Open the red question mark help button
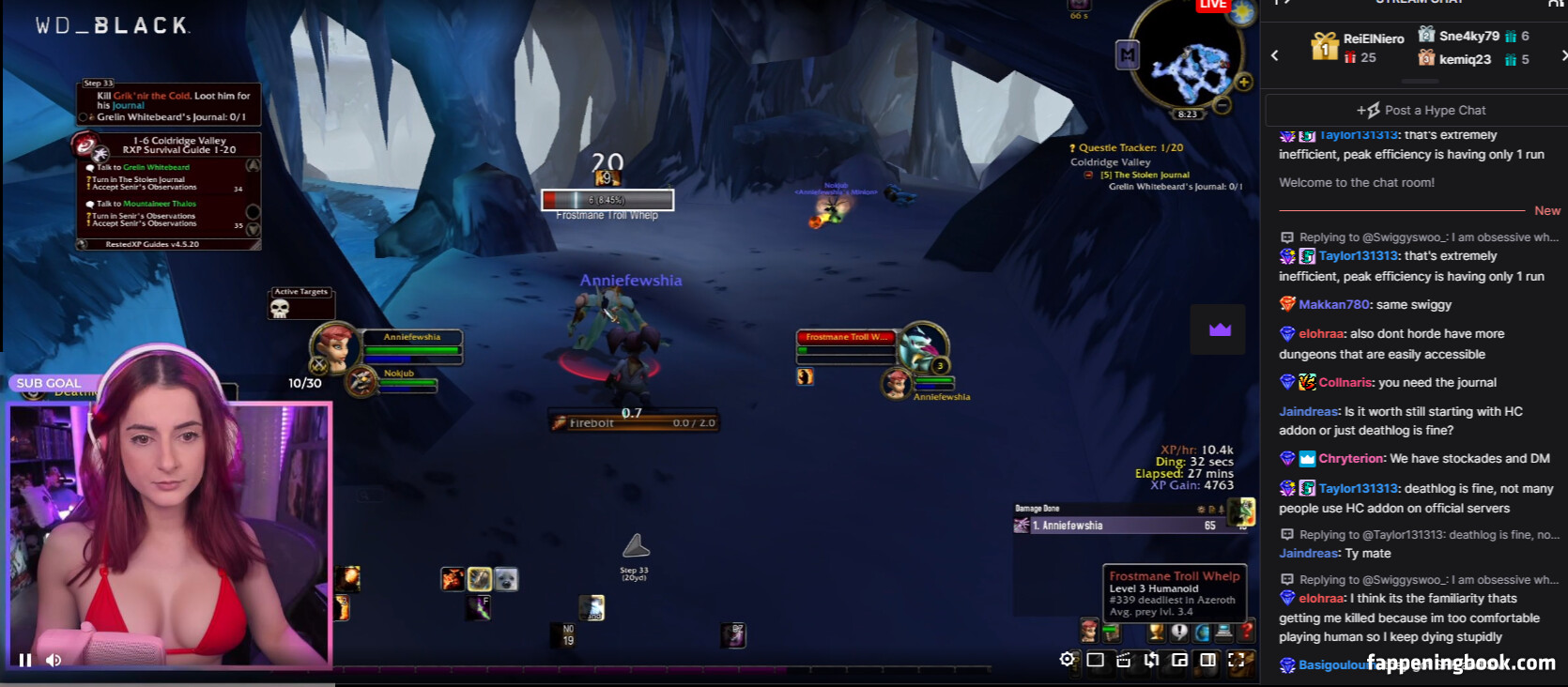The width and height of the screenshot is (1568, 687). (1247, 632)
